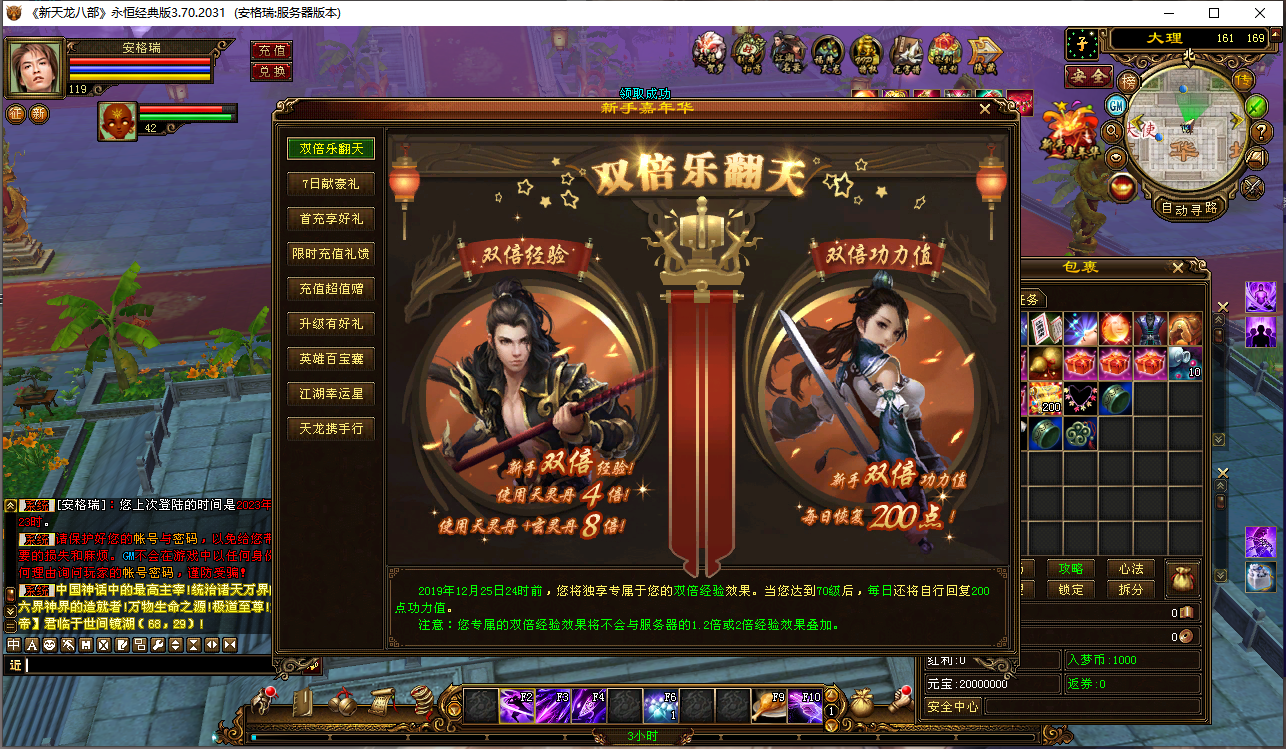
Task: Click the 自动寻路 auto-pathfinding button on minimap
Action: pyautogui.click(x=1189, y=207)
